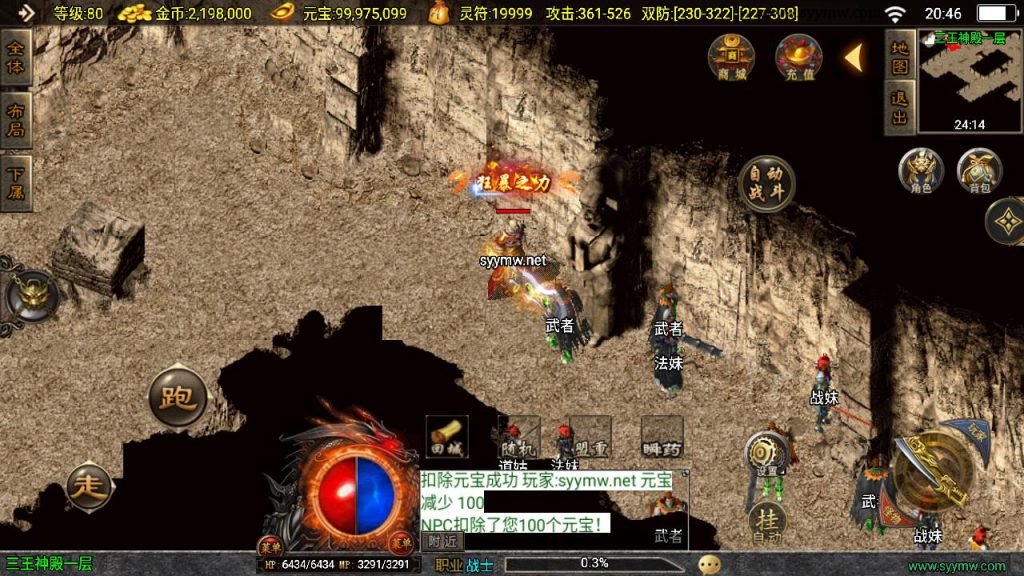Use the 随机 random teleport slot
Image resolution: width=1024 pixels, height=576 pixels.
coord(518,437)
